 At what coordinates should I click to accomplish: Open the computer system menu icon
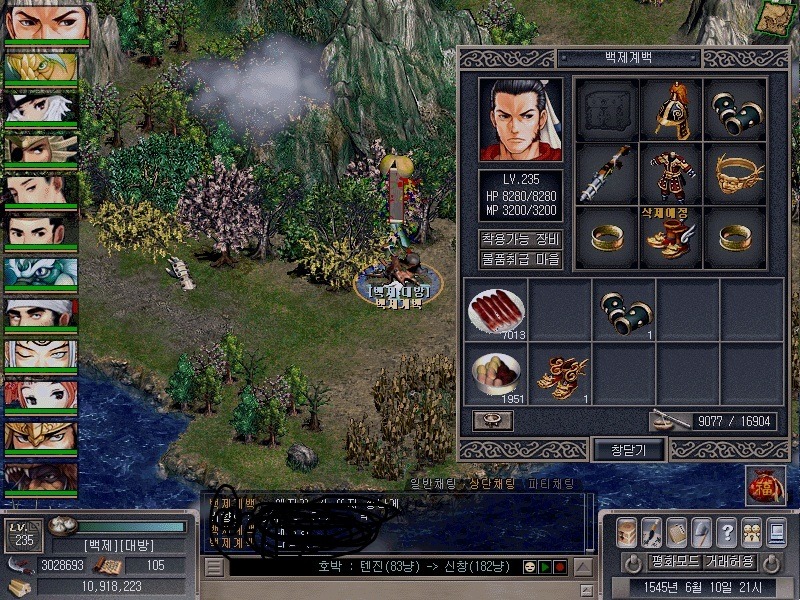click(777, 532)
